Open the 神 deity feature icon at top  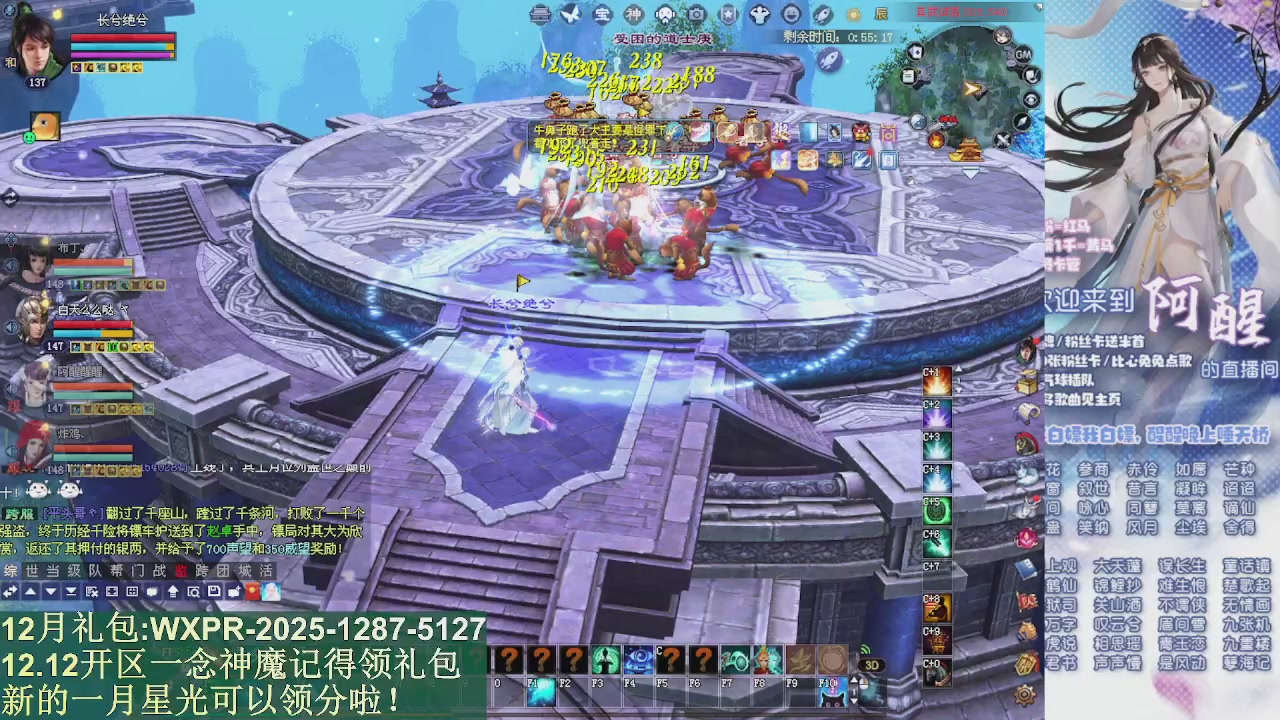[634, 15]
